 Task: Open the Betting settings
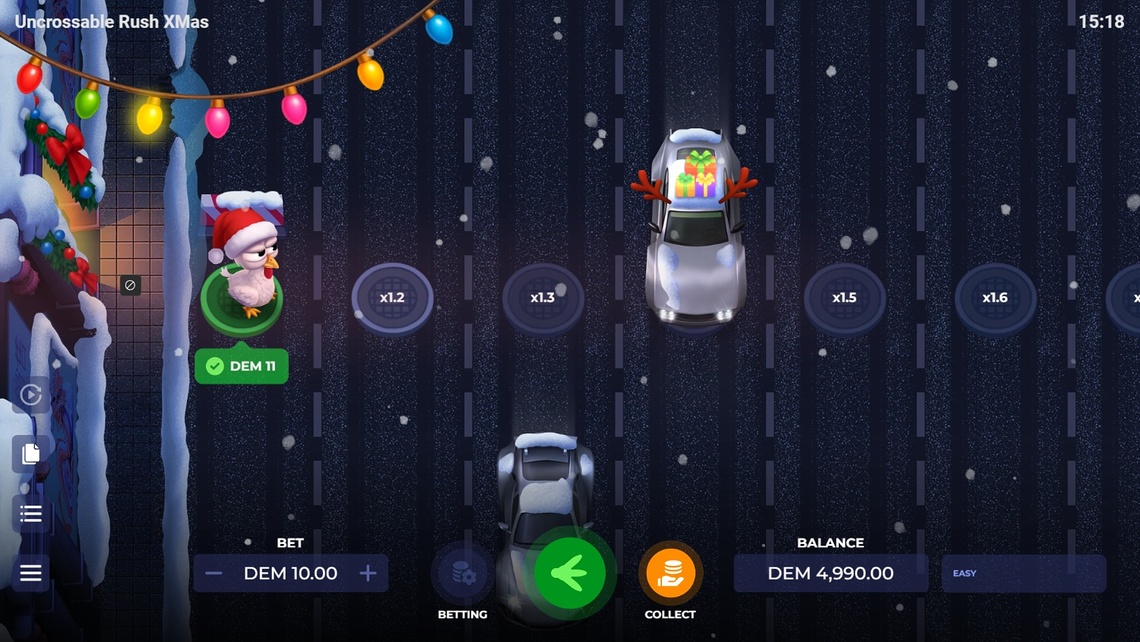[x=463, y=574]
